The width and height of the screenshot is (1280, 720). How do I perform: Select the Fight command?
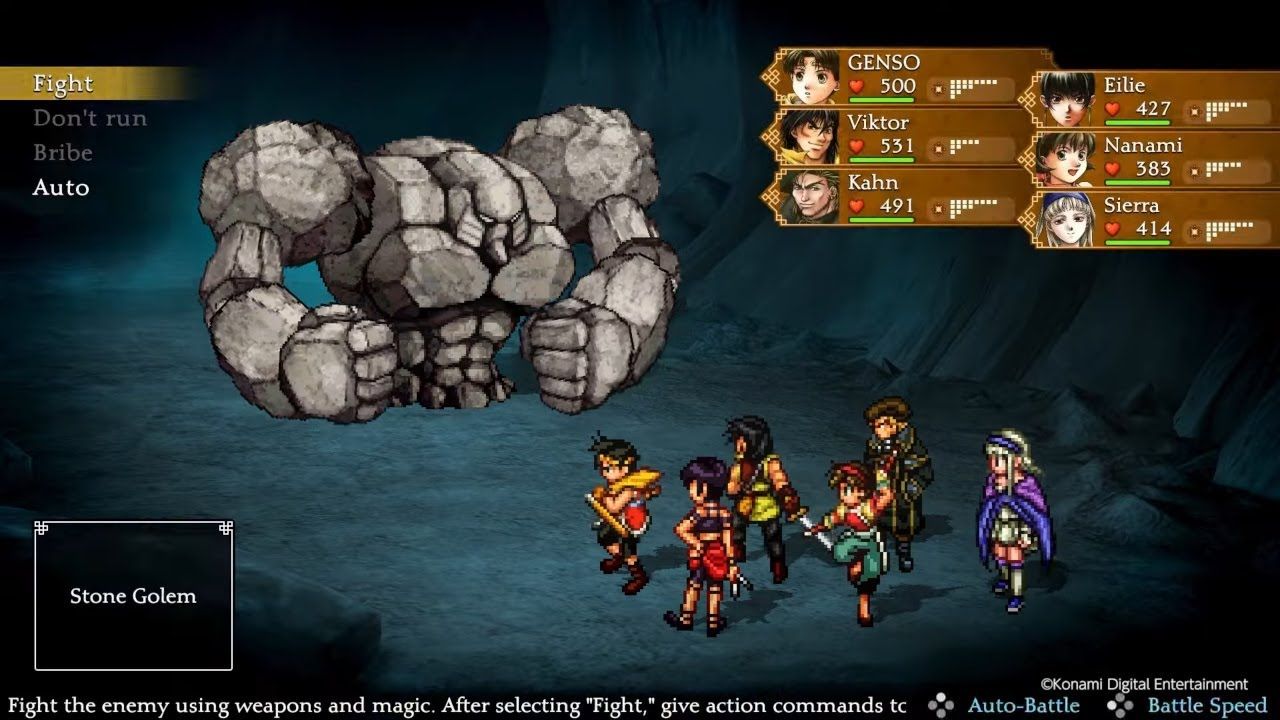click(63, 84)
